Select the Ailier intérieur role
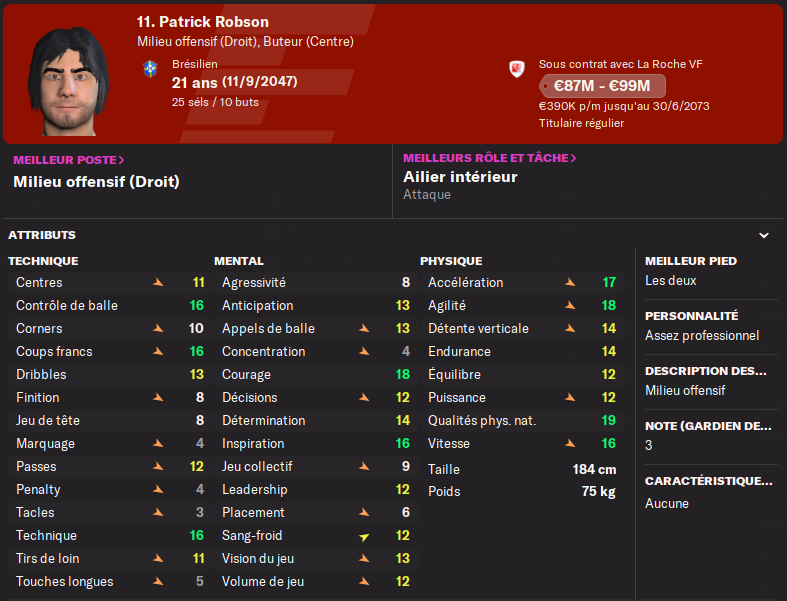The height and width of the screenshot is (601, 787). pyautogui.click(x=460, y=177)
